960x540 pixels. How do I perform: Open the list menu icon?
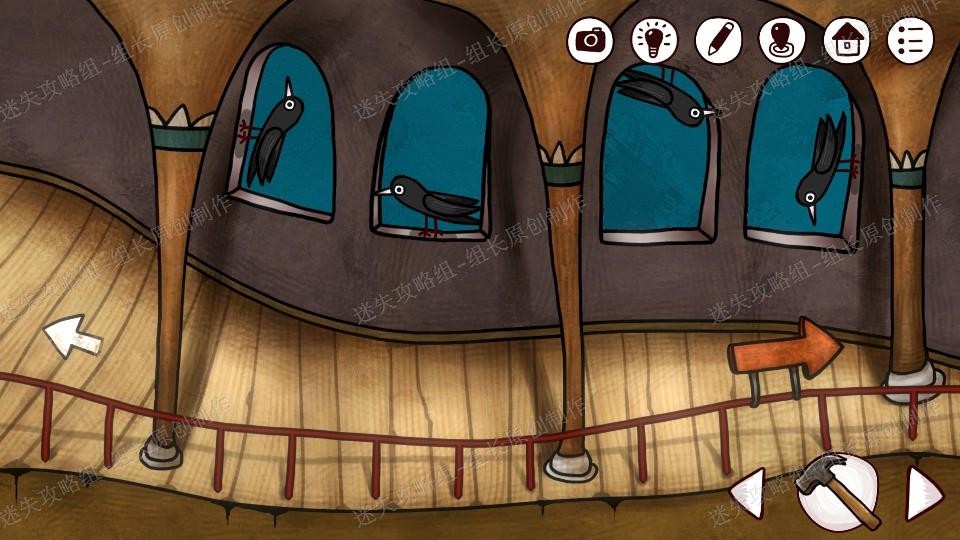(x=910, y=40)
